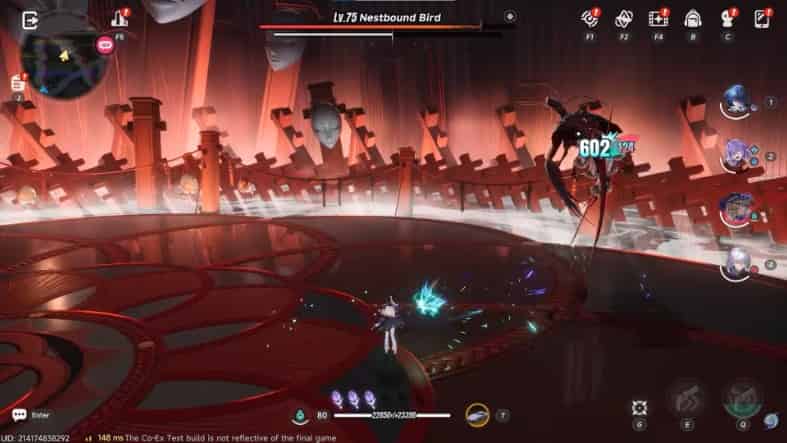Click the exit door icon
This screenshot has height=443, width=787.
point(30,19)
